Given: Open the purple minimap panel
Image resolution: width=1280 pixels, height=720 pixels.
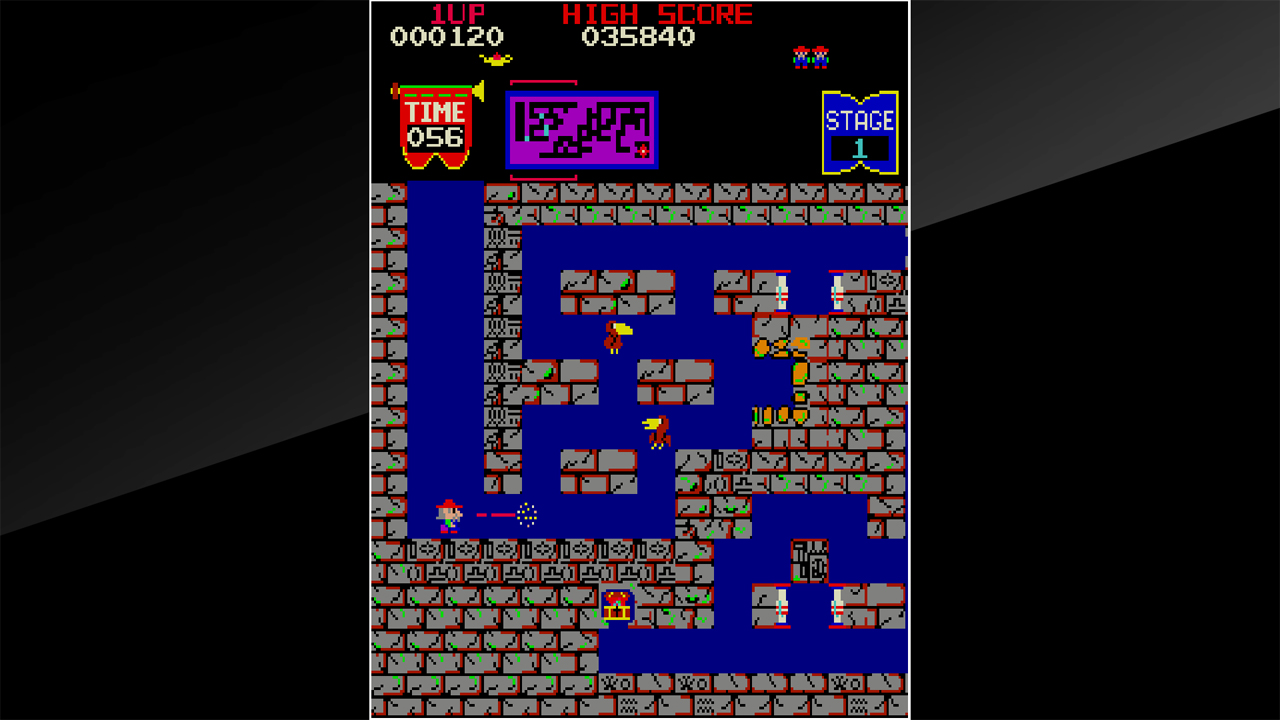Looking at the screenshot, I should [583, 128].
